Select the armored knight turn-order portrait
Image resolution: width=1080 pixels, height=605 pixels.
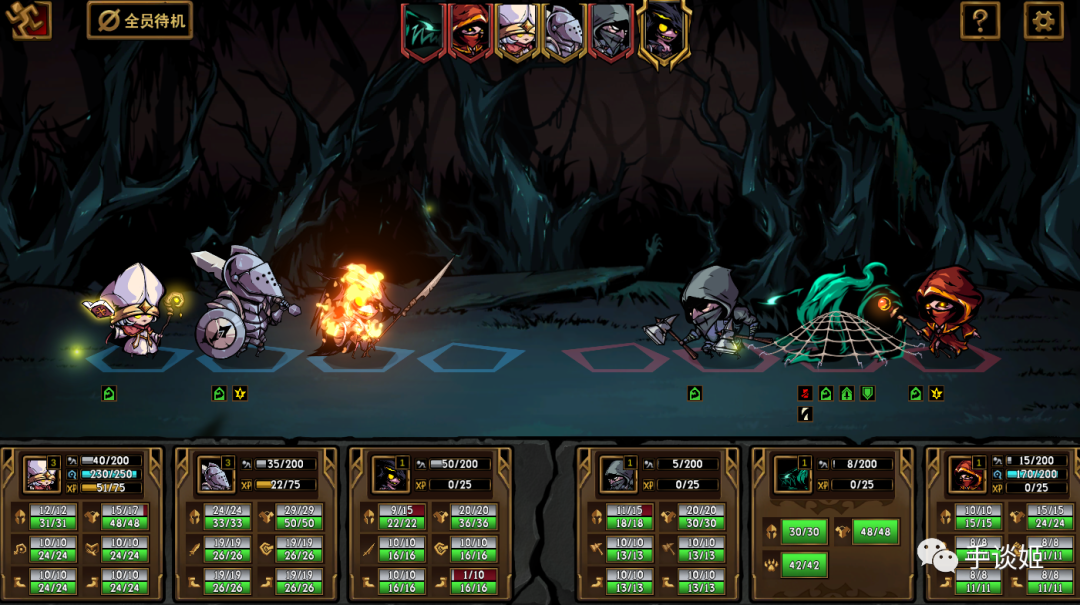click(x=564, y=30)
